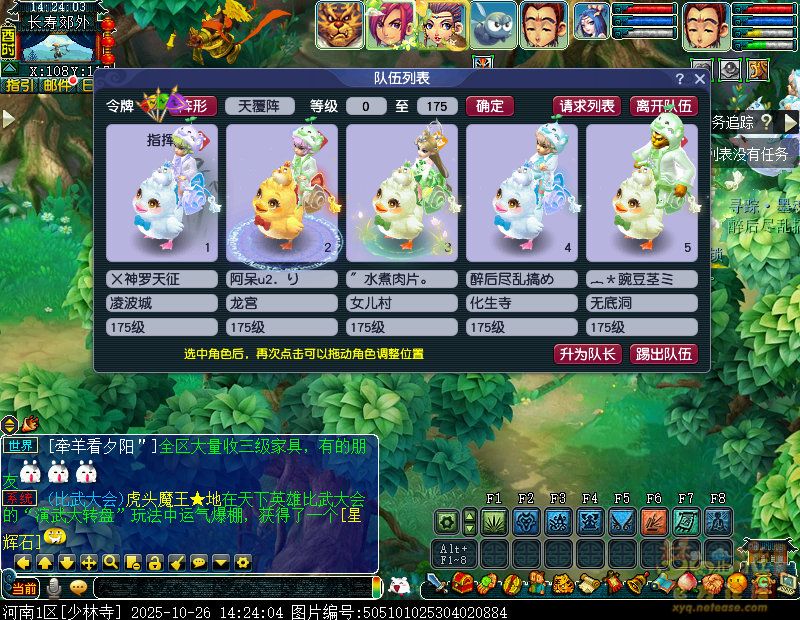Select the 天覆阵 formation button
The height and width of the screenshot is (620, 800).
[260, 106]
